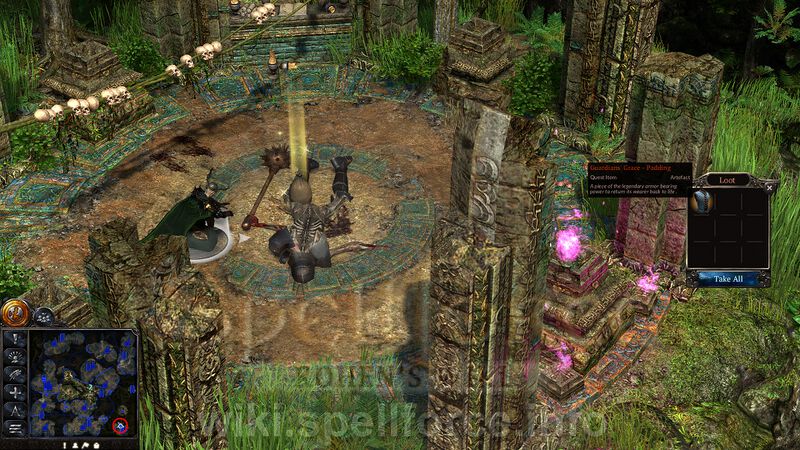The image size is (800, 450).
Task: Click the minimap
Action: (x=80, y=381)
